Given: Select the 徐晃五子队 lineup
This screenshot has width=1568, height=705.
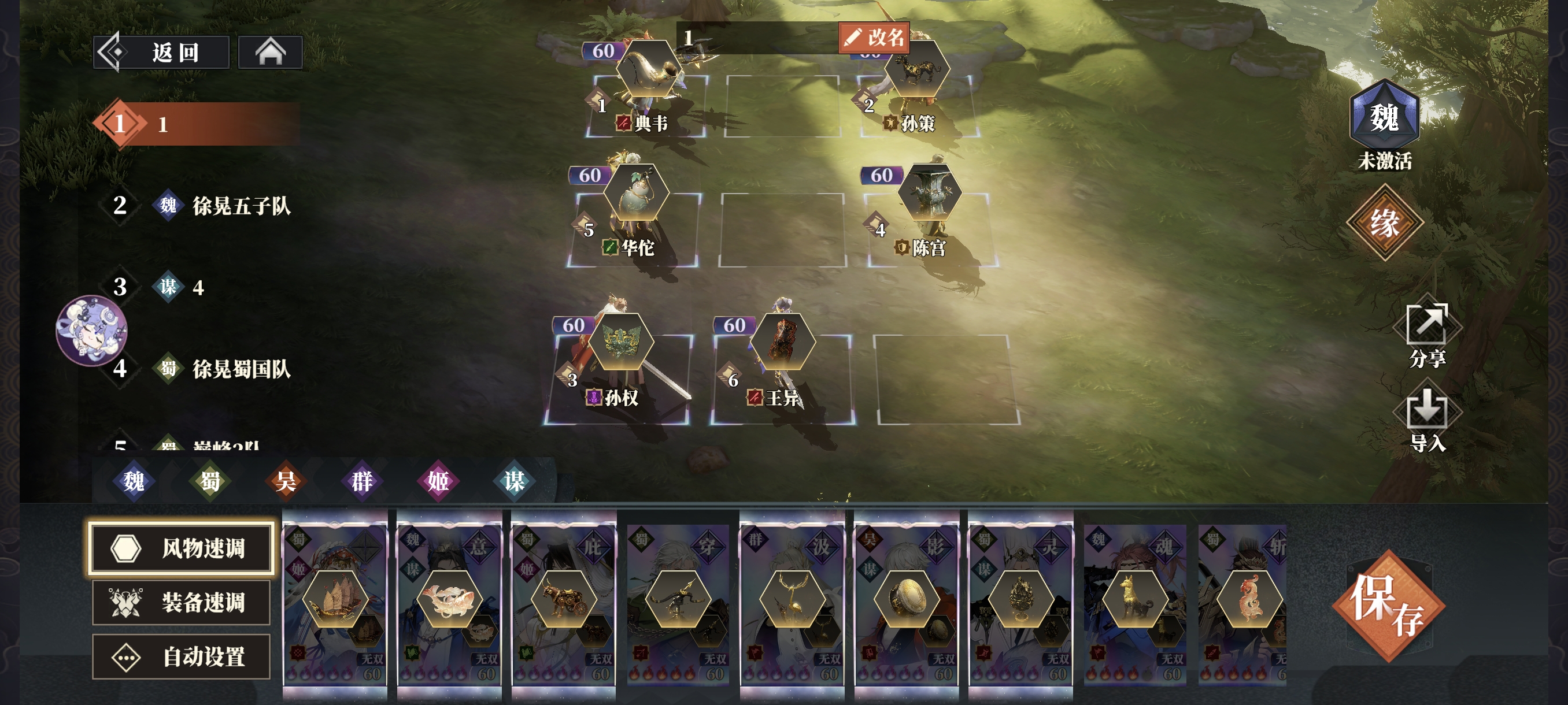Looking at the screenshot, I should point(241,206).
